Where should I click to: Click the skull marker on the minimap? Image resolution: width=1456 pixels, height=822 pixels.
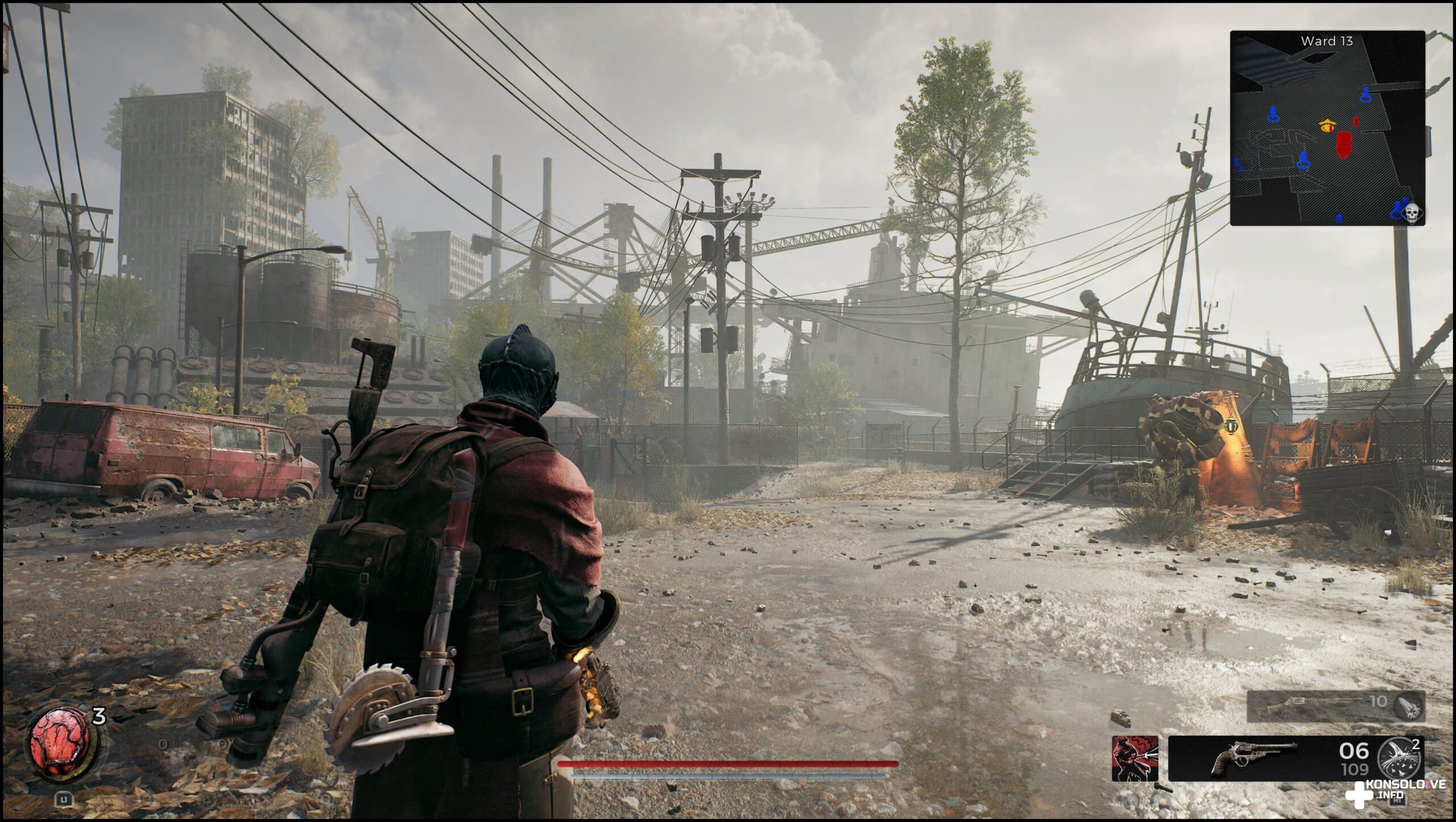(x=1410, y=213)
